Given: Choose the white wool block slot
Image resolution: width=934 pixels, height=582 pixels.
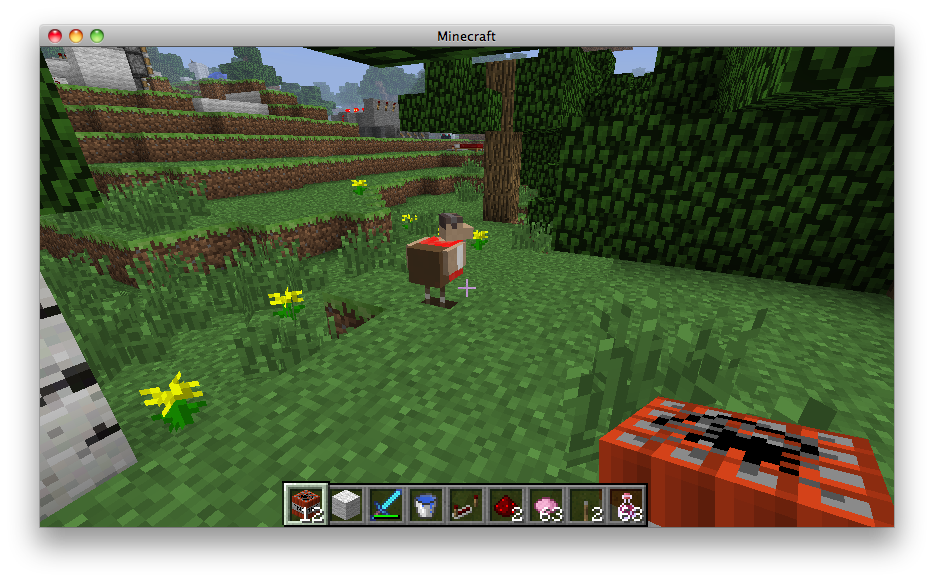Looking at the screenshot, I should click(345, 505).
